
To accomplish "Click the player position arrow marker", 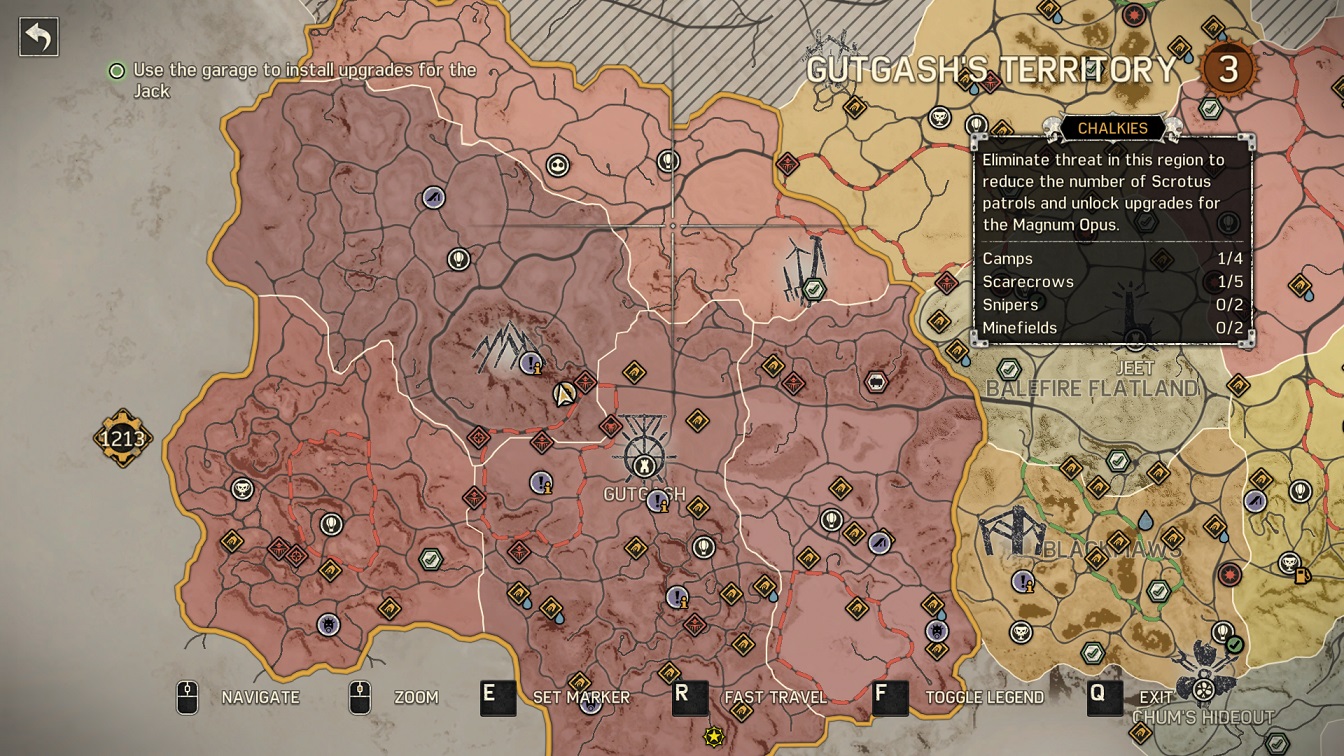I will click(x=565, y=393).
